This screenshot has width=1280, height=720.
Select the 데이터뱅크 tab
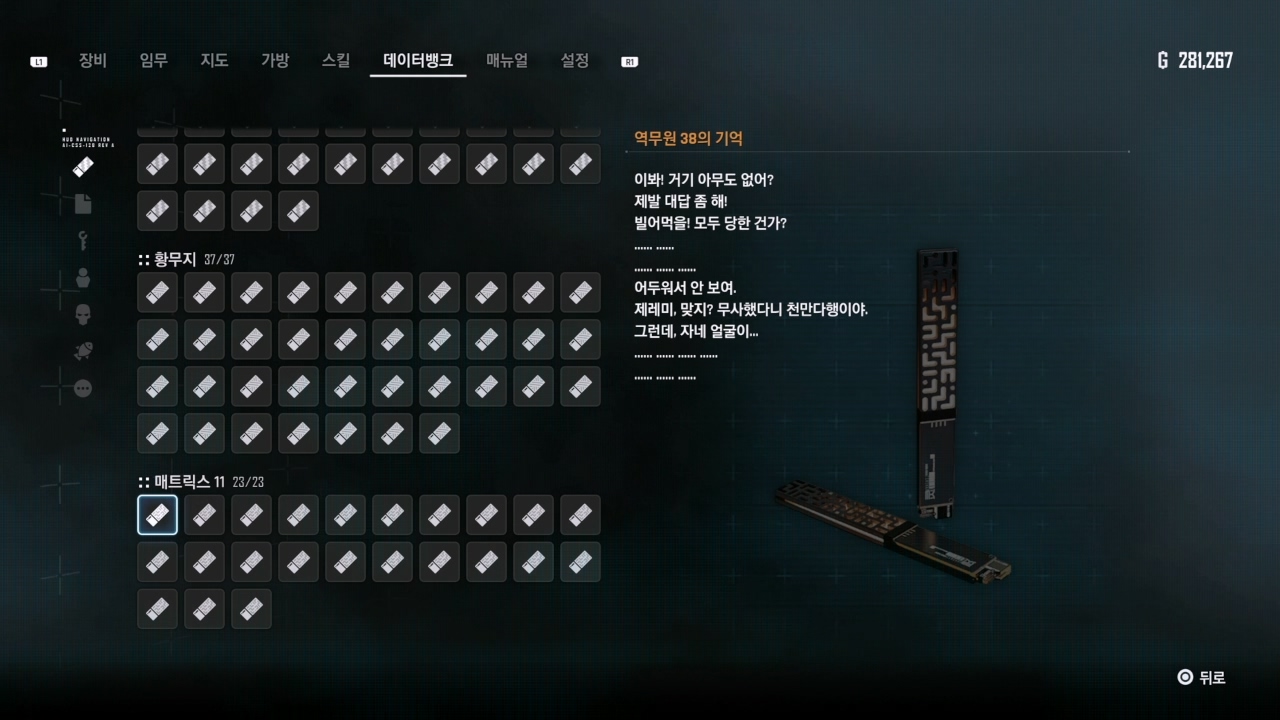coord(418,60)
